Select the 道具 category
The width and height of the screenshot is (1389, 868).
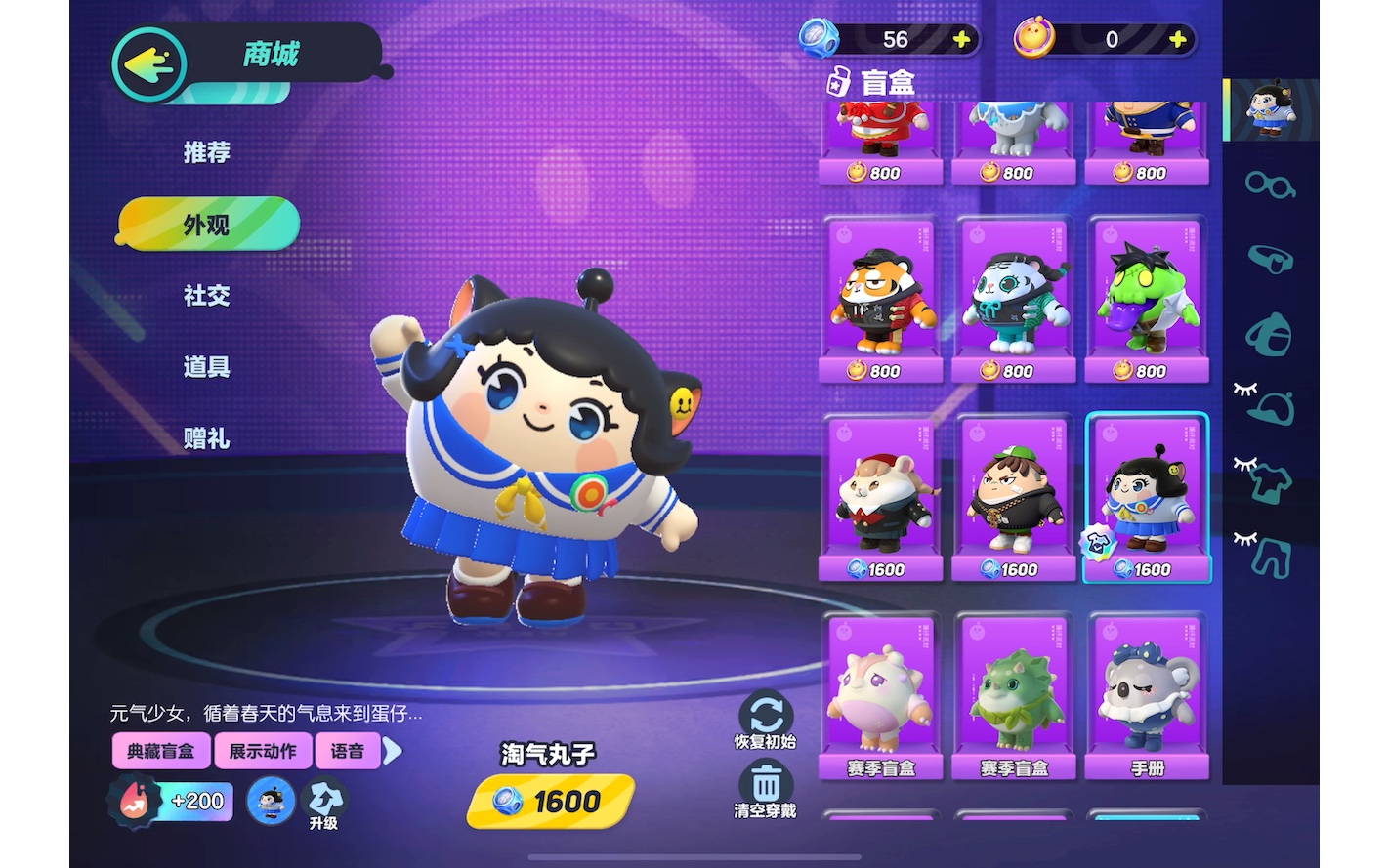click(206, 367)
